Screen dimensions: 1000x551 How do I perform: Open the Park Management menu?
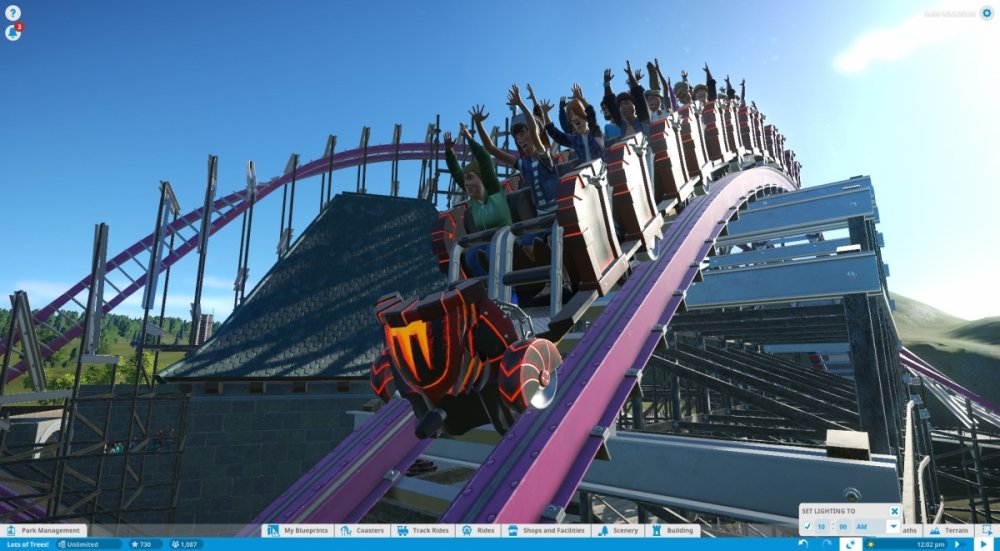(44, 531)
